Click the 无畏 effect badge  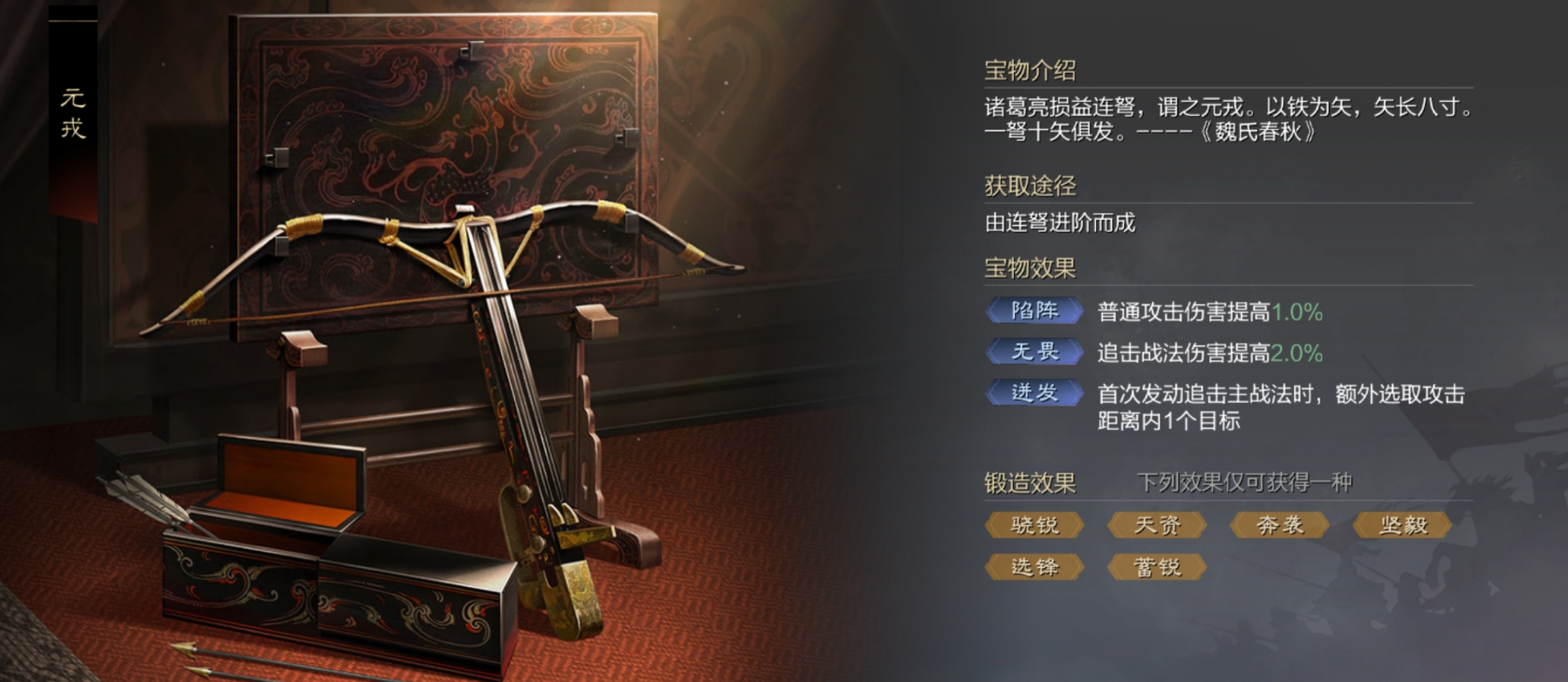[1033, 352]
